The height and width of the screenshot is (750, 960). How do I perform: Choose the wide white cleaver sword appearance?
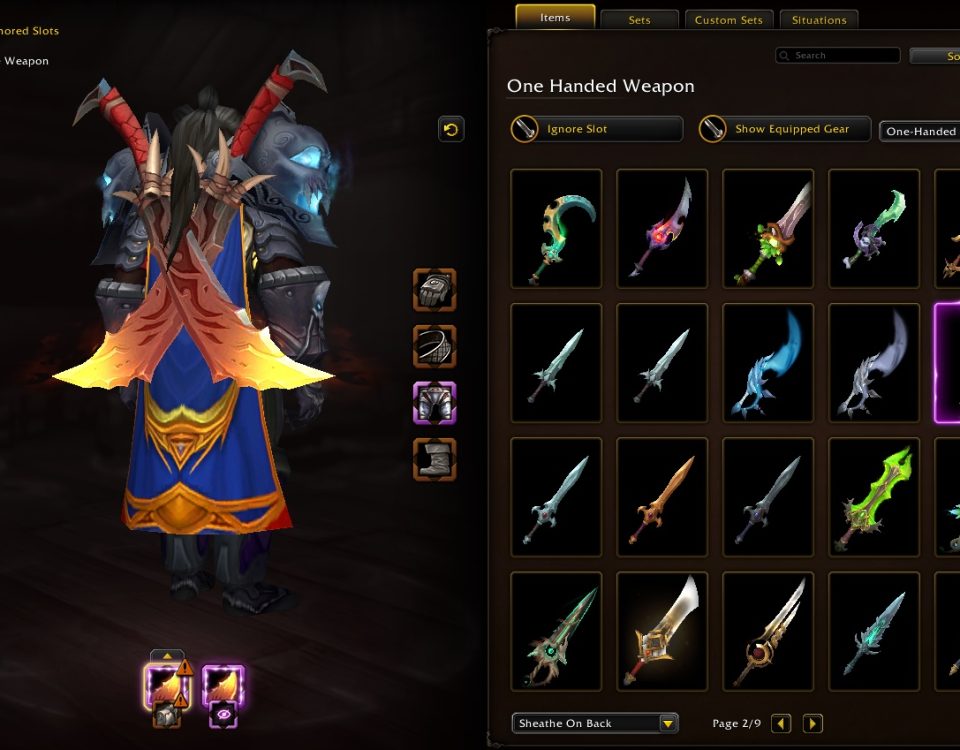click(662, 630)
